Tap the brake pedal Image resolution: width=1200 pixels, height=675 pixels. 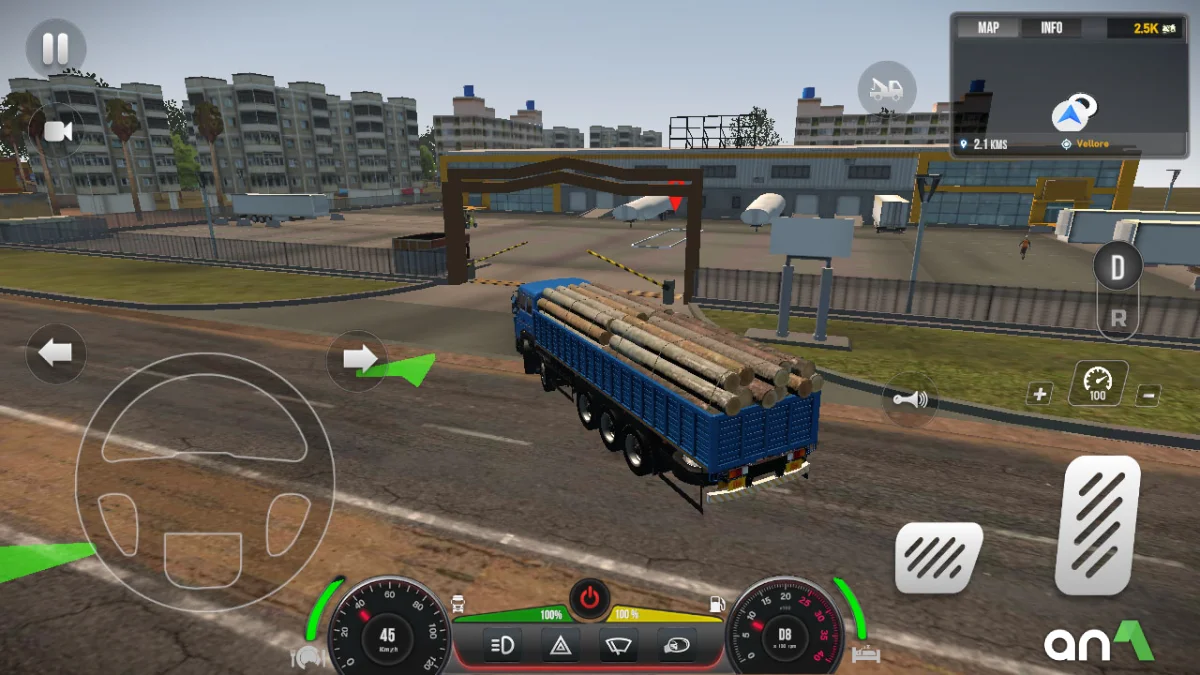click(x=937, y=558)
